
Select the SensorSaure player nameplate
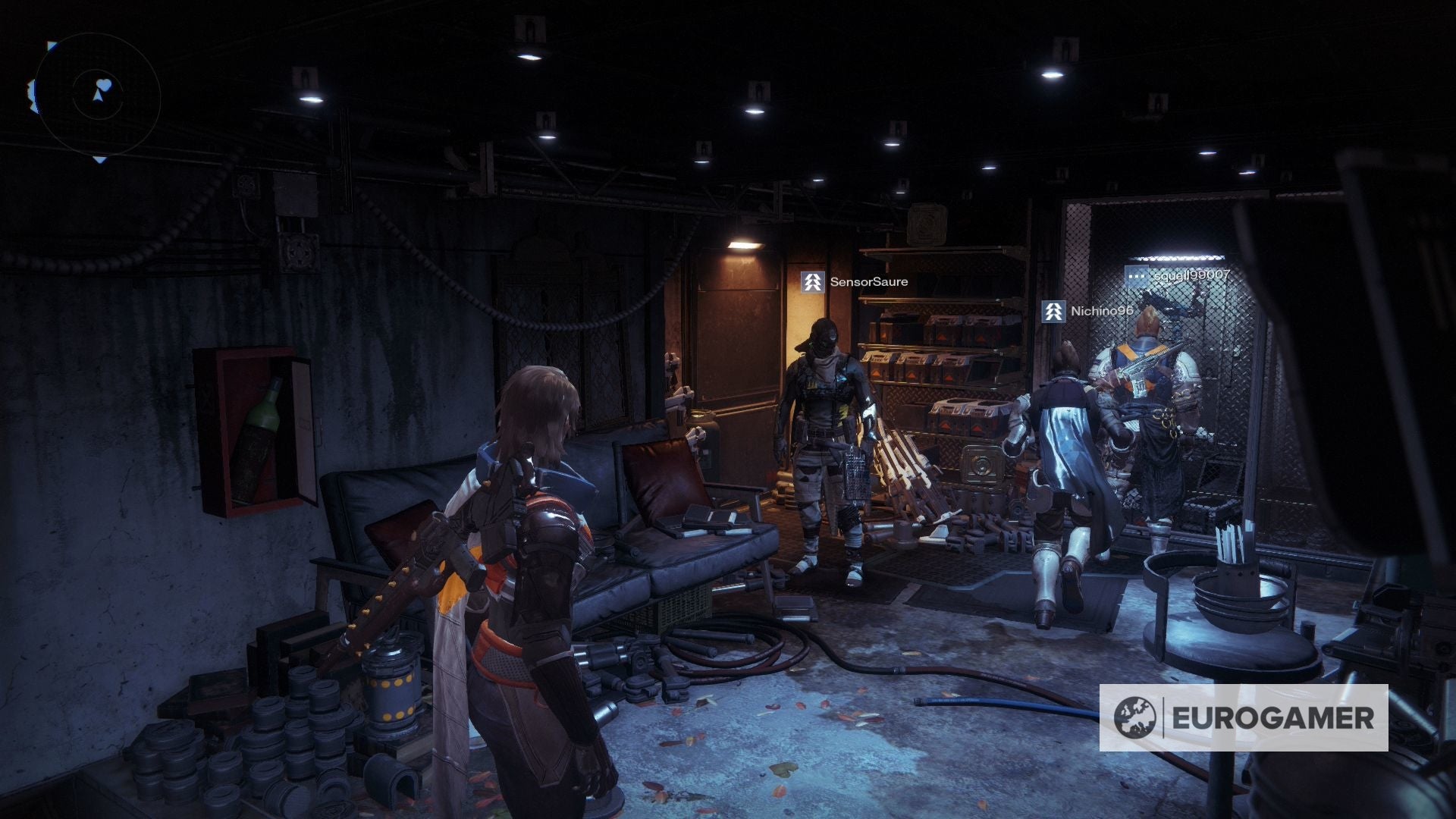click(855, 282)
